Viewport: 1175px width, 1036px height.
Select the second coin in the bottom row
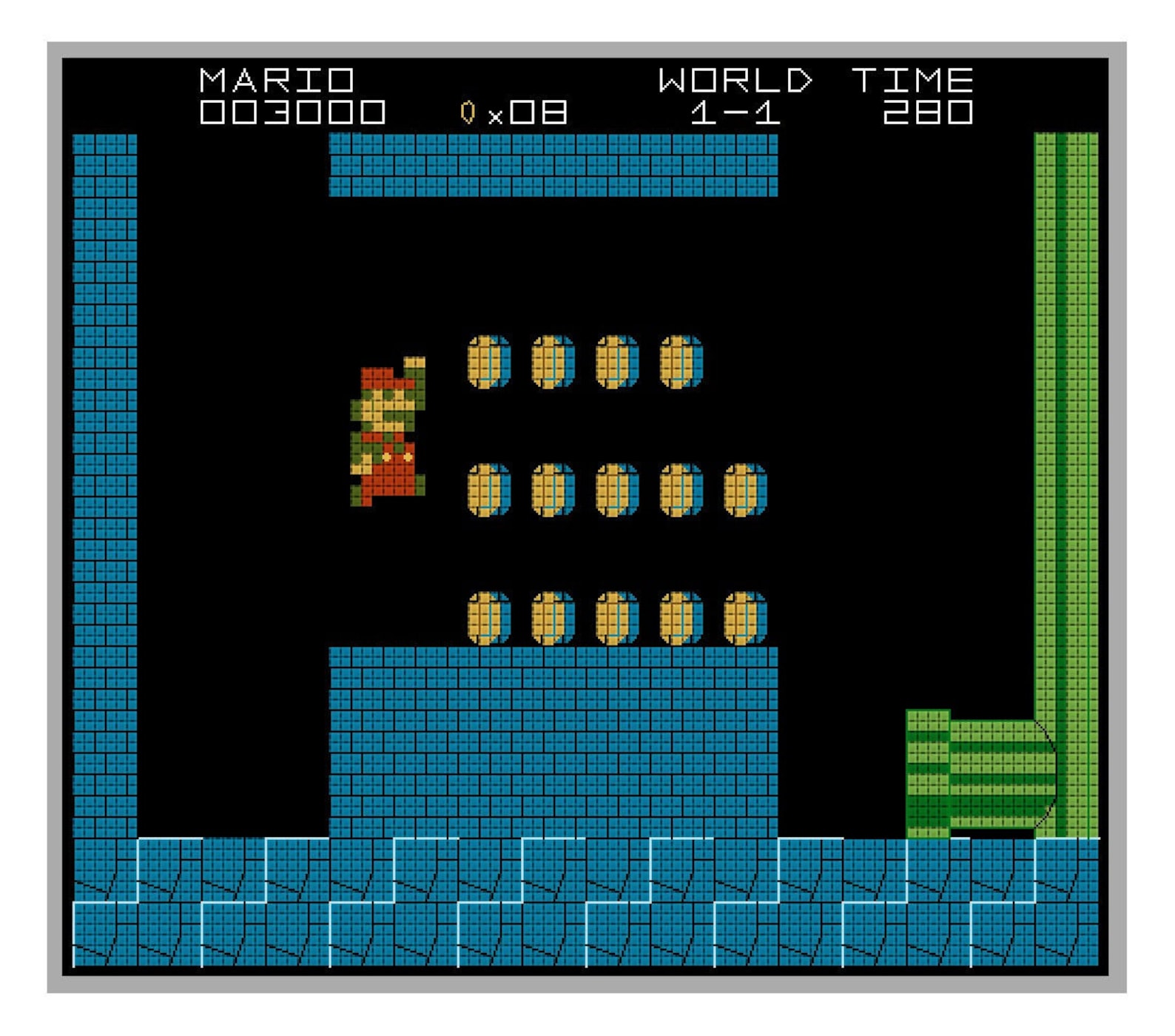pyautogui.click(x=551, y=616)
